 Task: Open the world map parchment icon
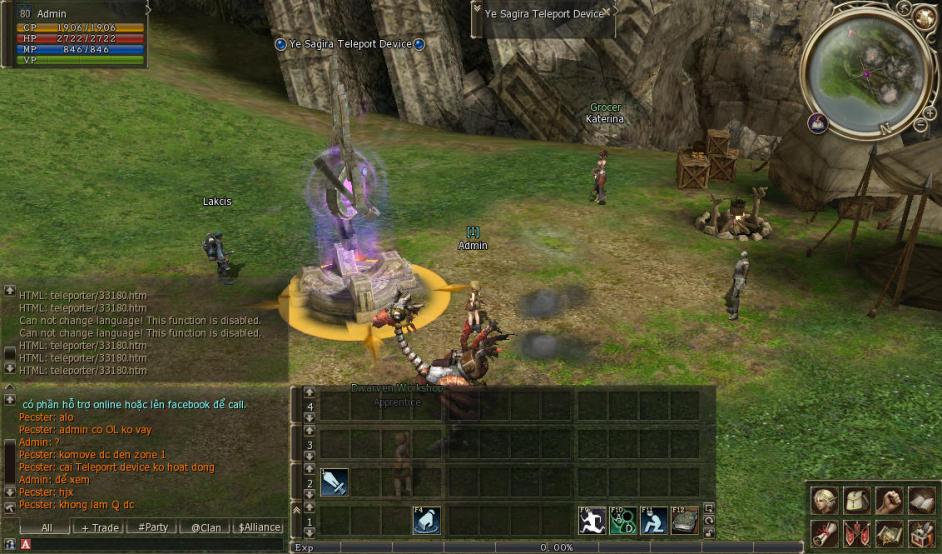coord(889,533)
